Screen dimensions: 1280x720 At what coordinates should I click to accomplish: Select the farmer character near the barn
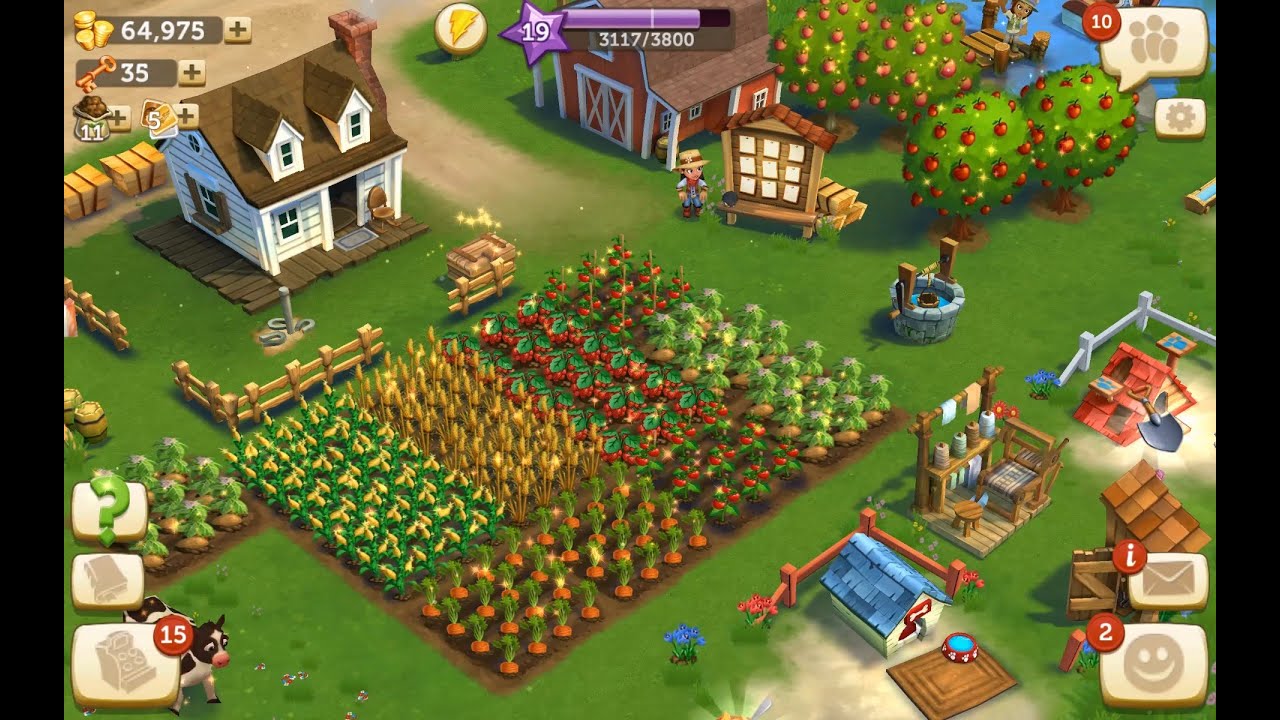click(689, 185)
